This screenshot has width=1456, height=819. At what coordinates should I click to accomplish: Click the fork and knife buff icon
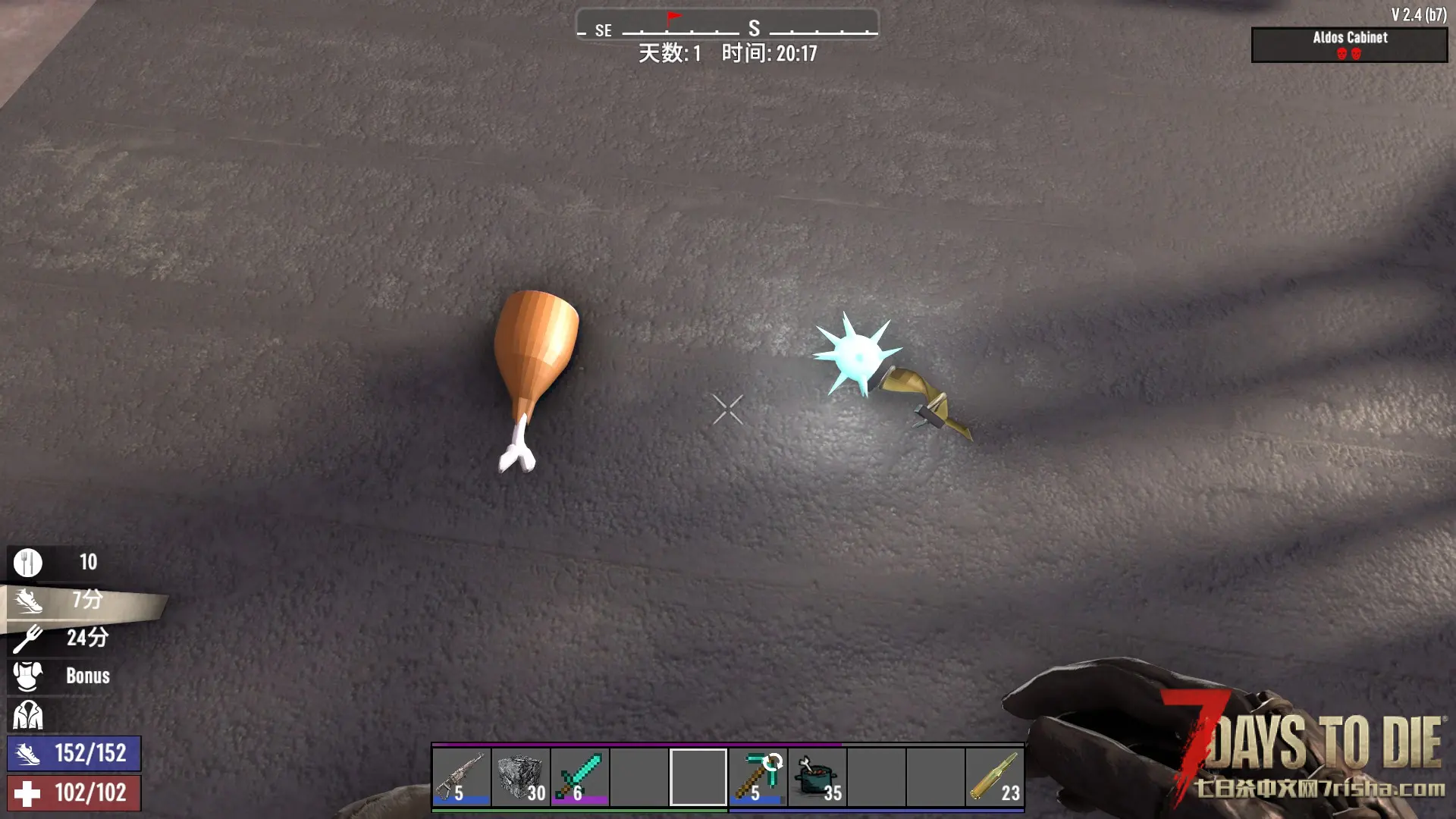pos(28,563)
